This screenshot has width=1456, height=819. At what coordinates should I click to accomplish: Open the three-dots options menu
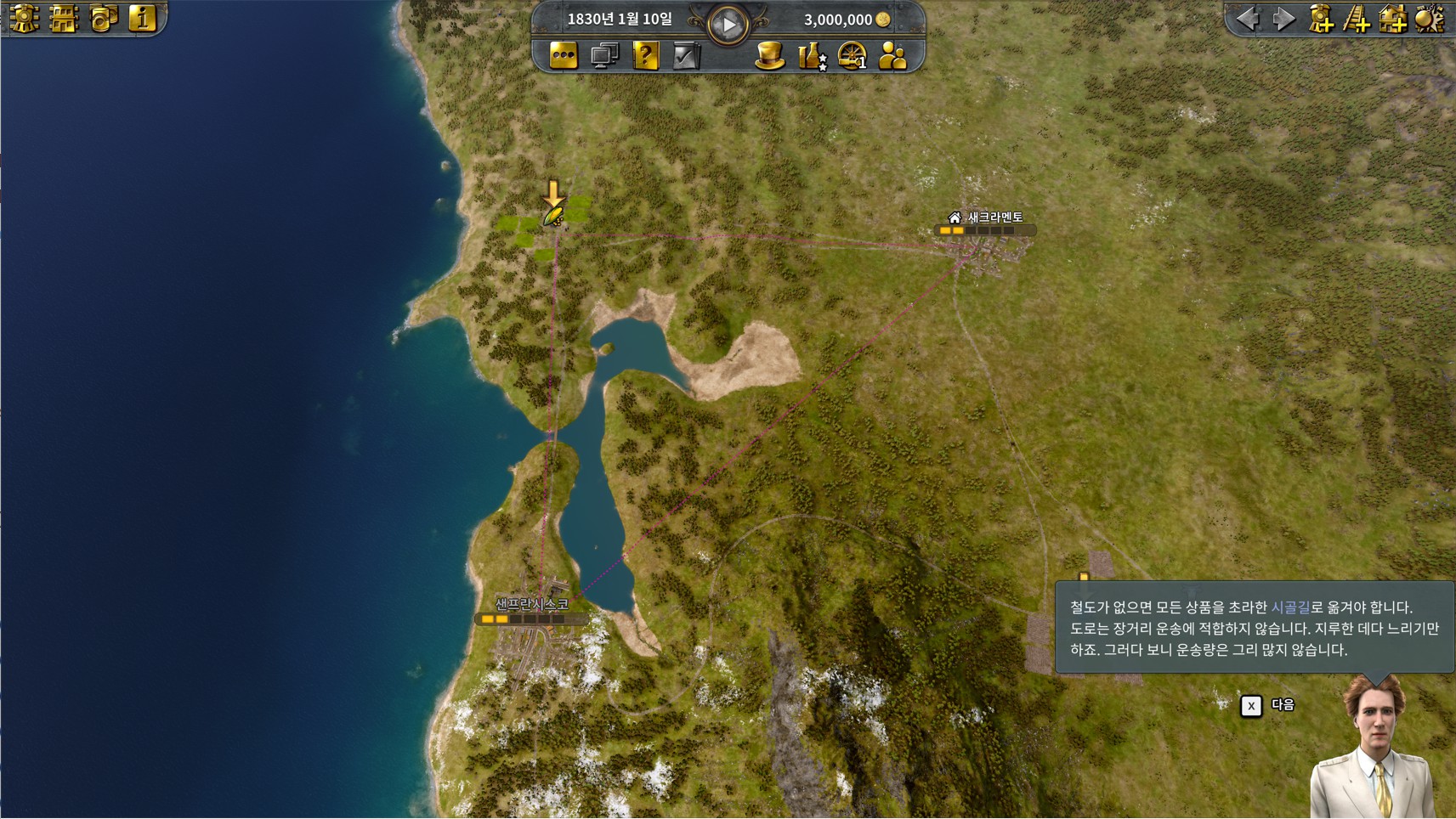564,56
